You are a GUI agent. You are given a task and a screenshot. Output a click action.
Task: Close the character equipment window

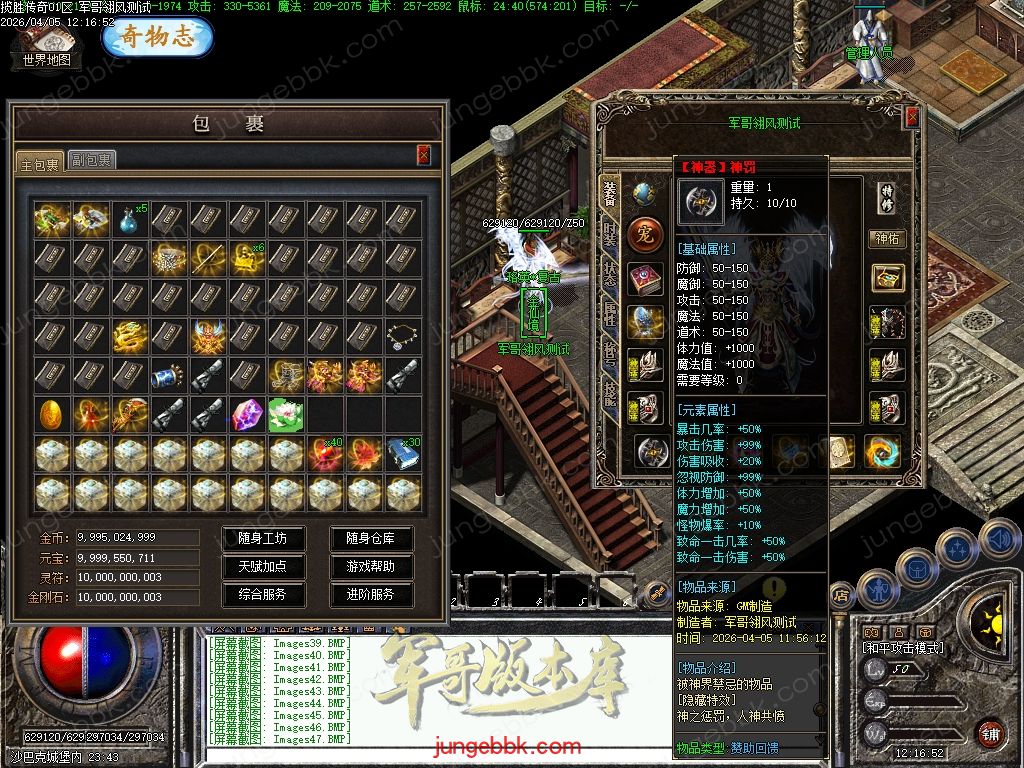pyautogui.click(x=911, y=118)
